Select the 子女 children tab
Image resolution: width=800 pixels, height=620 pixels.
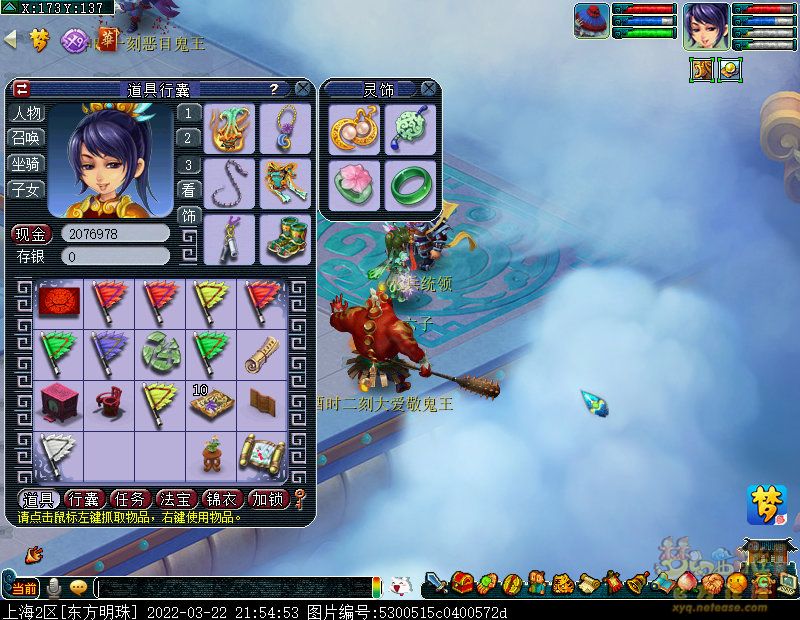pos(27,188)
